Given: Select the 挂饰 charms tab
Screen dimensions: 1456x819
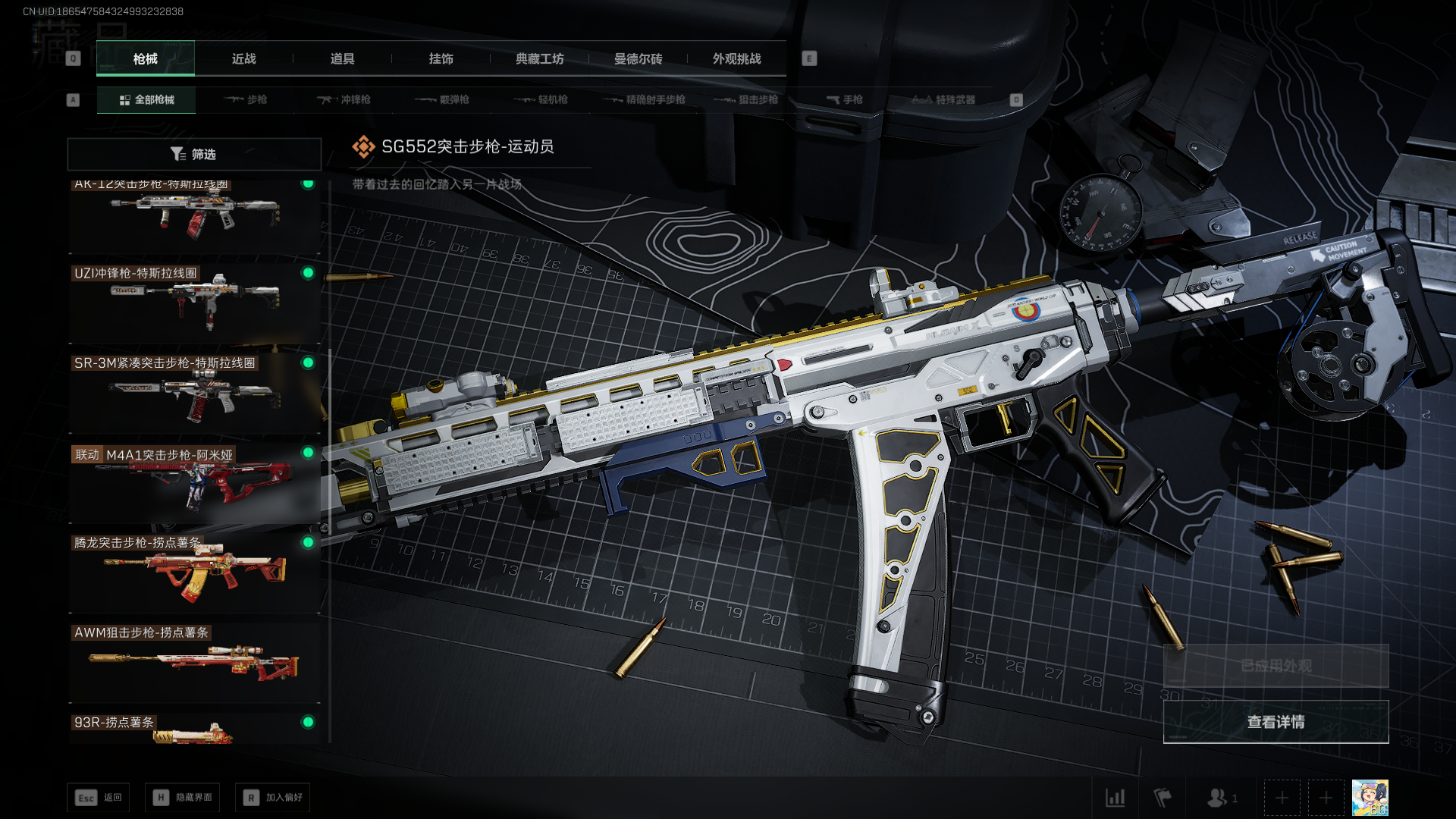Looking at the screenshot, I should click(441, 58).
